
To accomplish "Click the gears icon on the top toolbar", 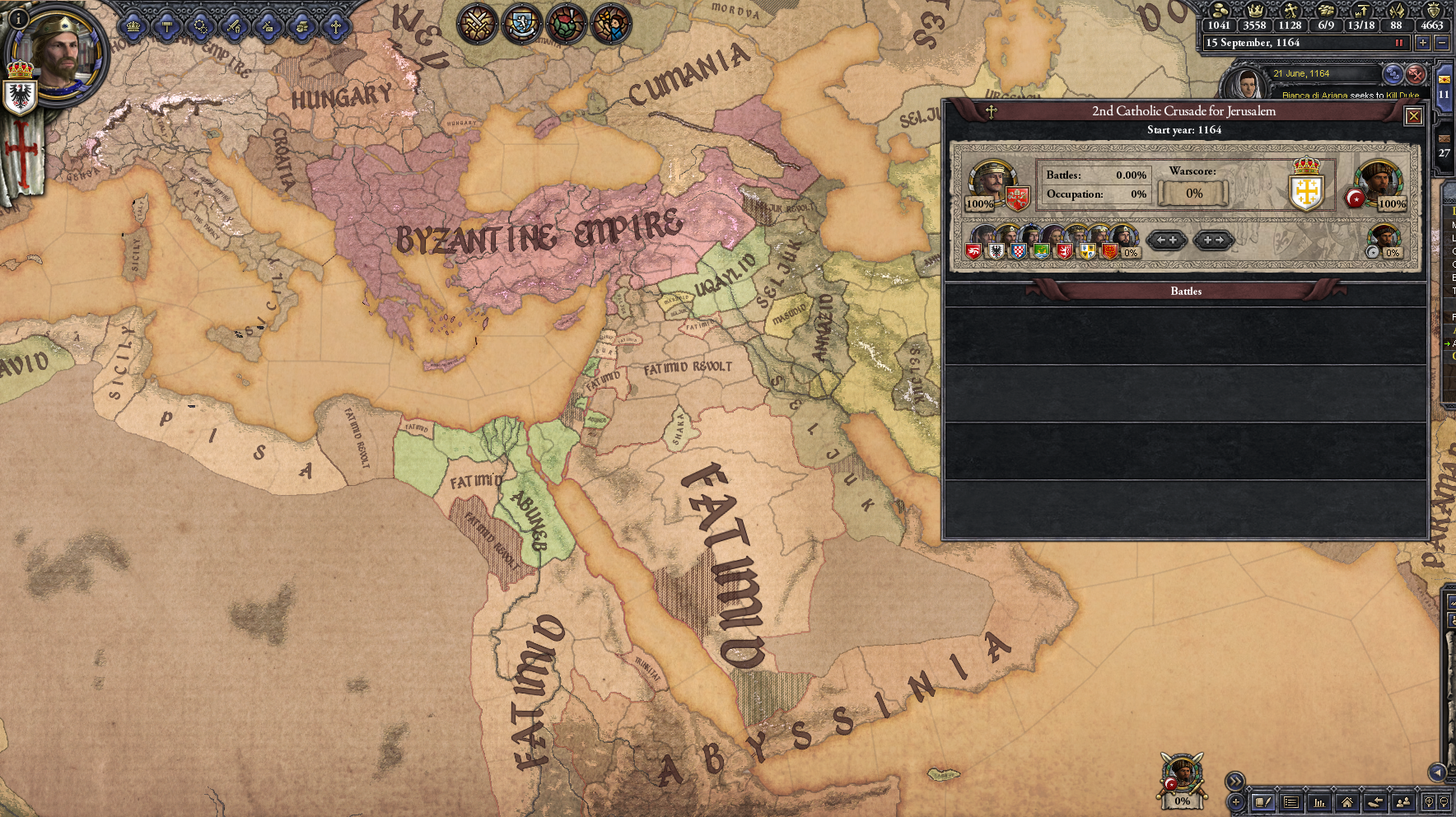I will [200, 27].
